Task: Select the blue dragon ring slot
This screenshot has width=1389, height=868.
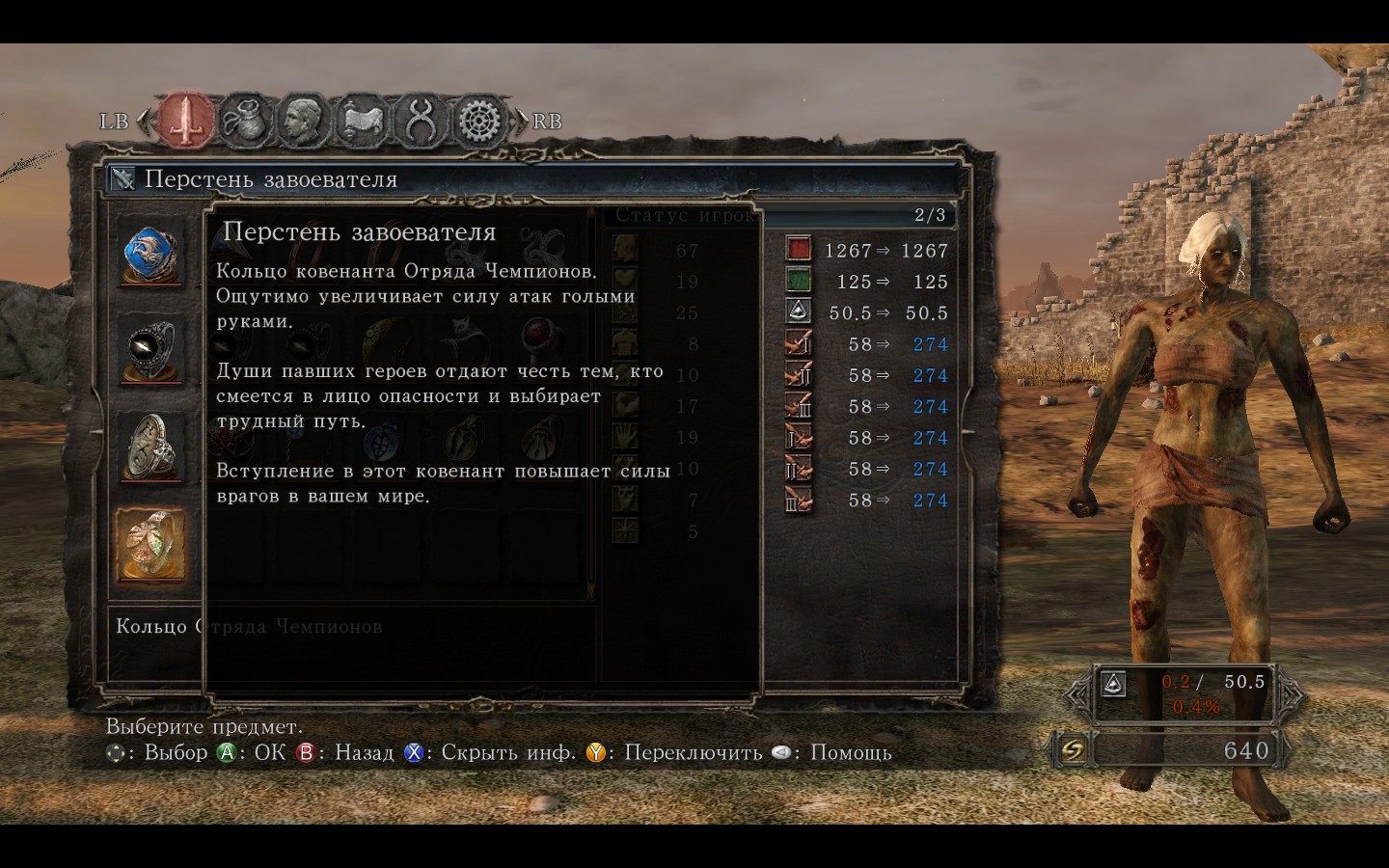Action: tap(151, 254)
